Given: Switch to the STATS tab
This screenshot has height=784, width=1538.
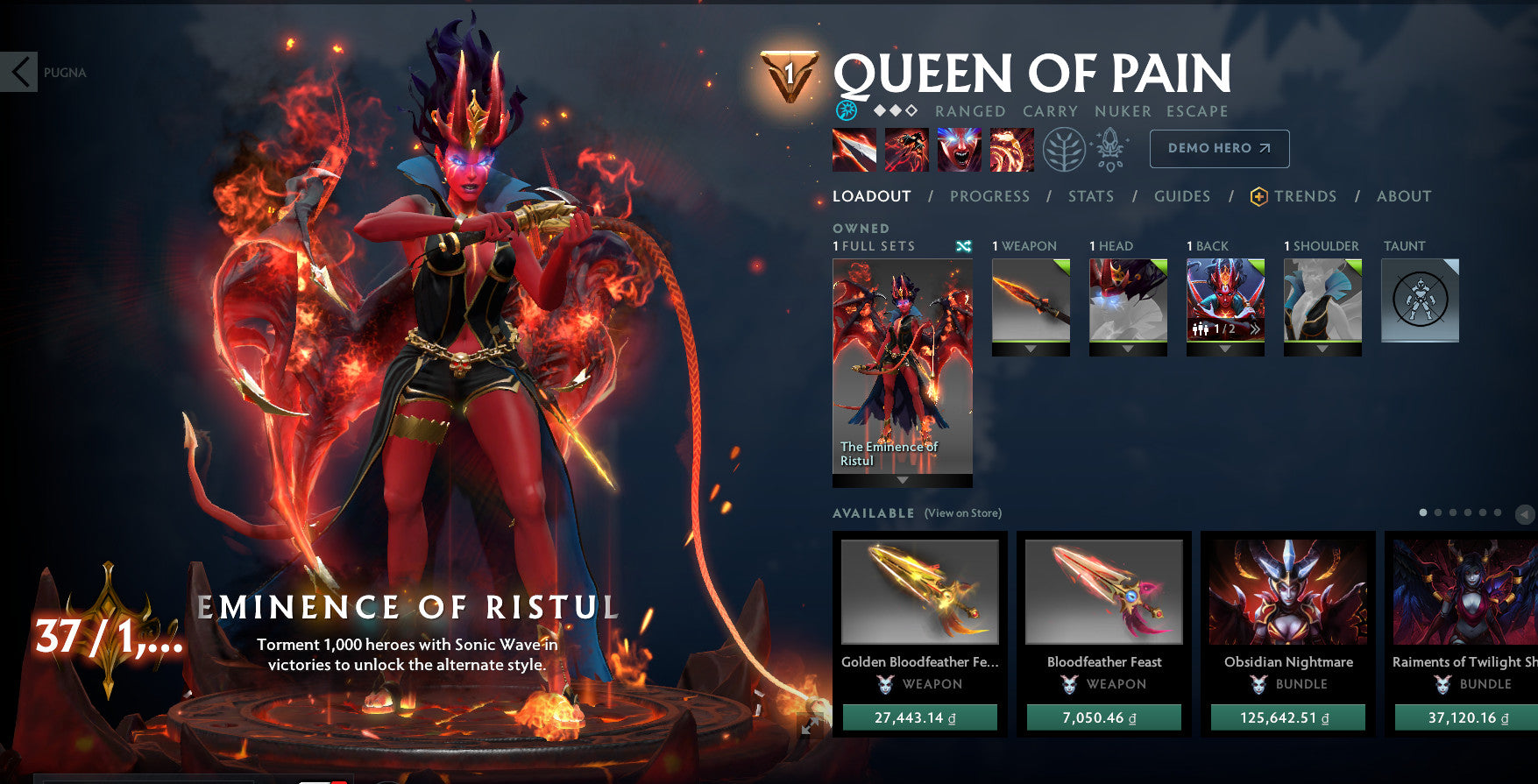Looking at the screenshot, I should (x=1091, y=196).
